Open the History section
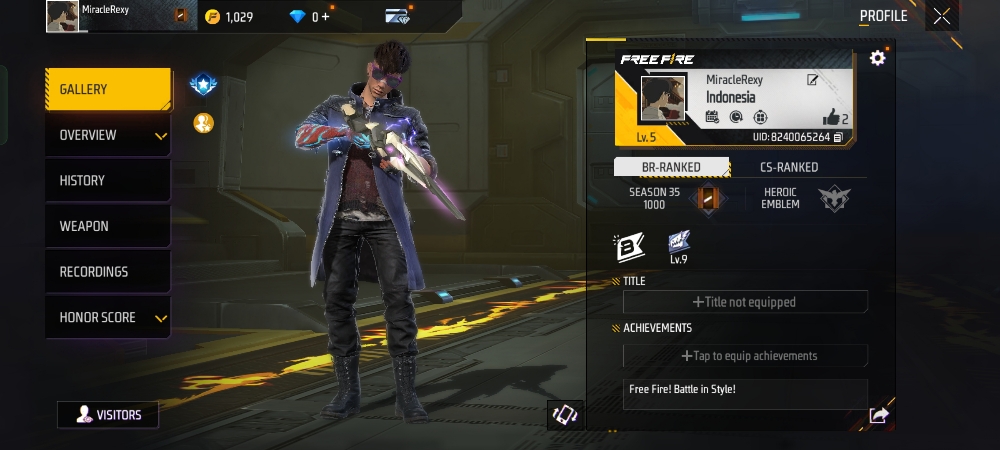 click(107, 181)
